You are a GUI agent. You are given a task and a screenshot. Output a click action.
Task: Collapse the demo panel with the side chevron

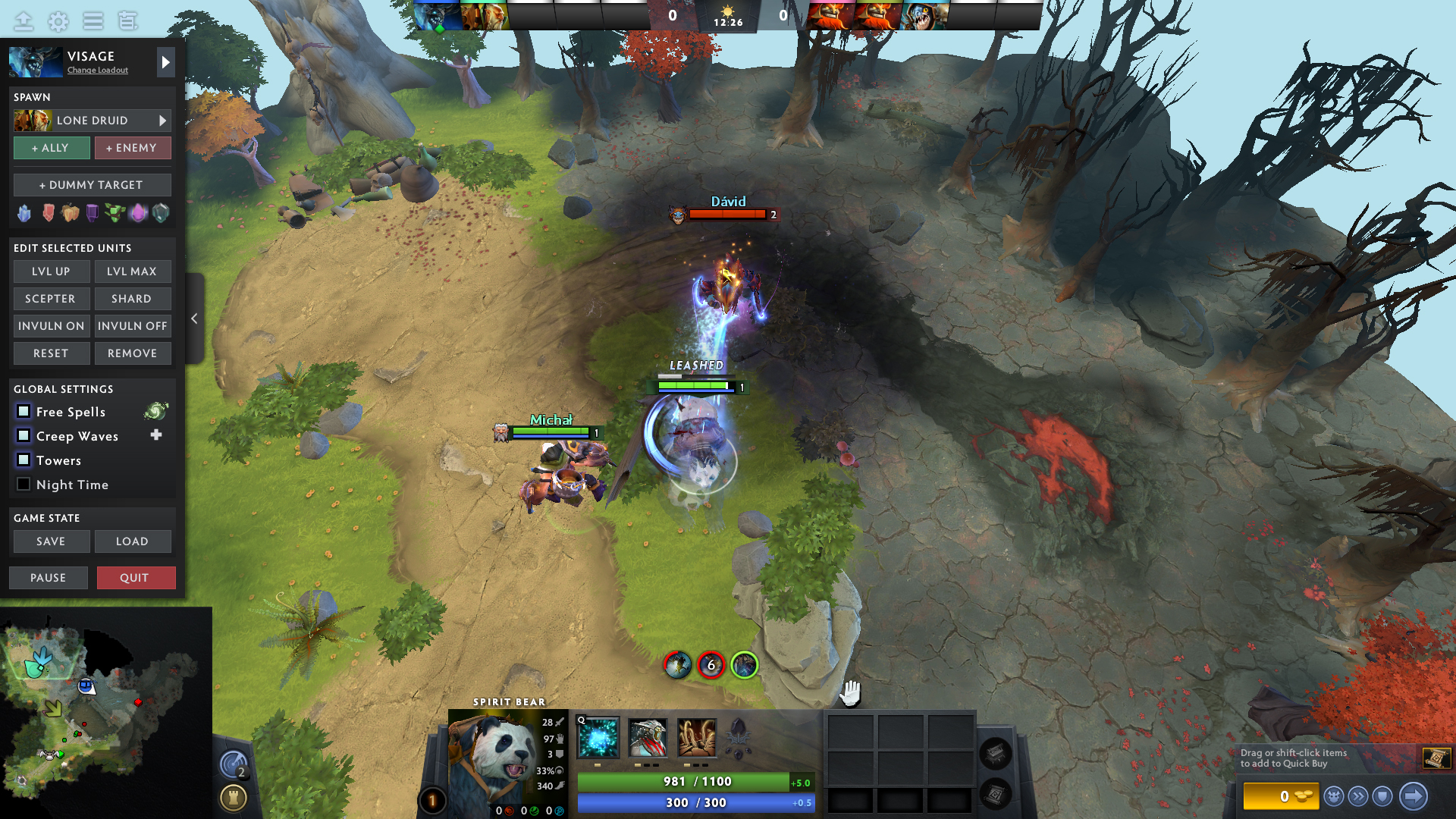click(x=194, y=318)
